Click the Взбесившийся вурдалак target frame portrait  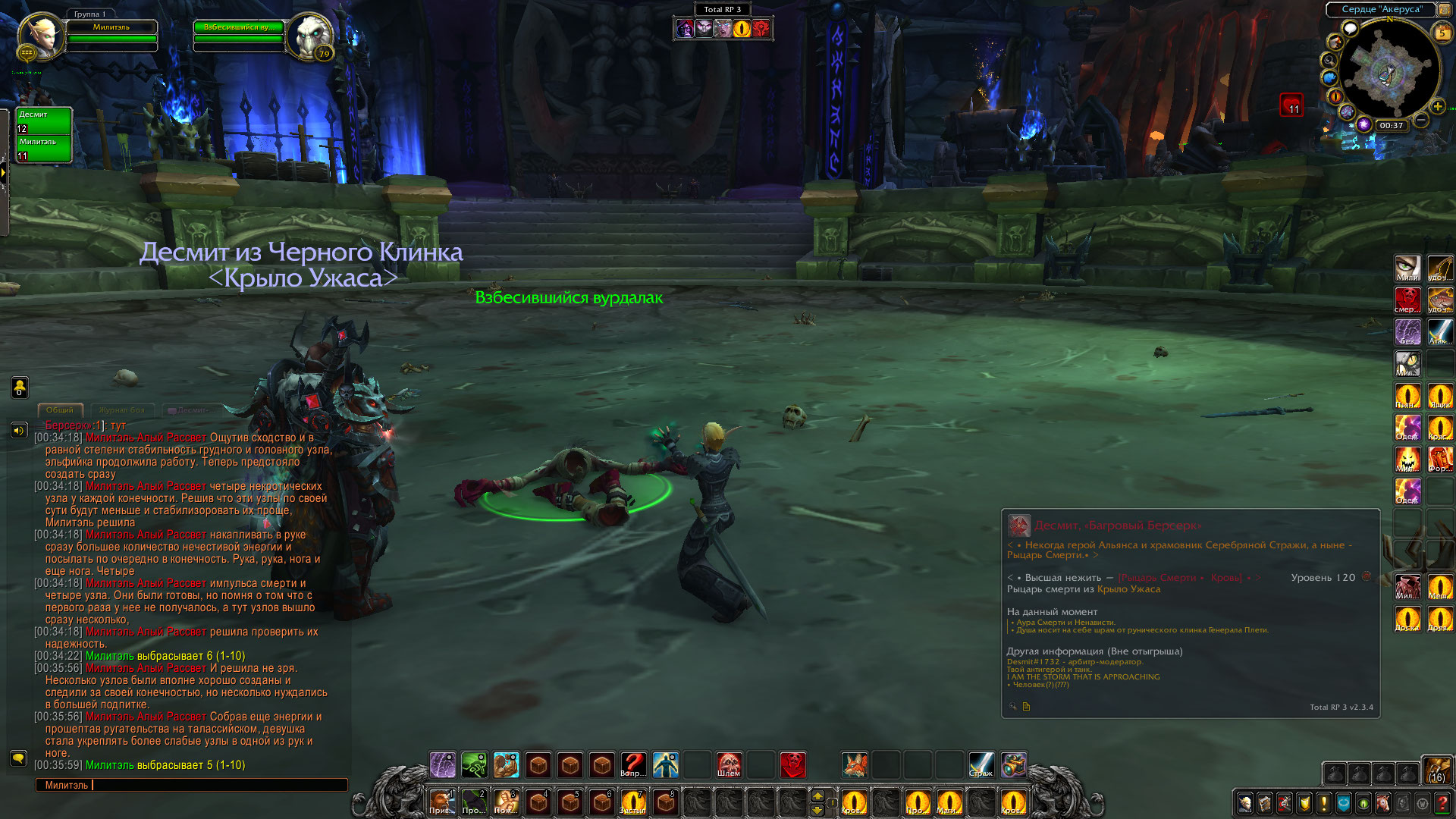[x=311, y=36]
